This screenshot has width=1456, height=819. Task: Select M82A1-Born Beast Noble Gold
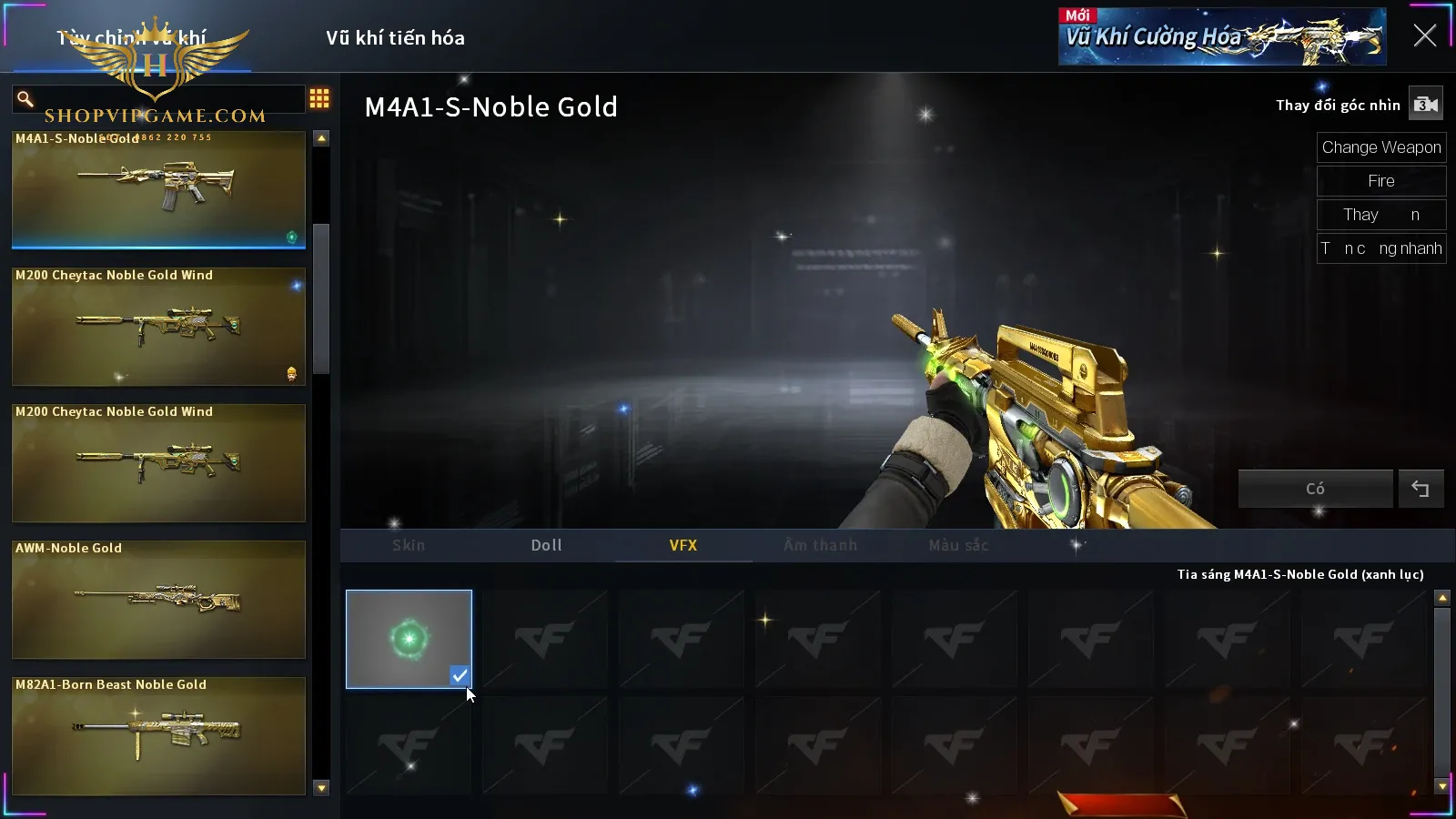(158, 735)
